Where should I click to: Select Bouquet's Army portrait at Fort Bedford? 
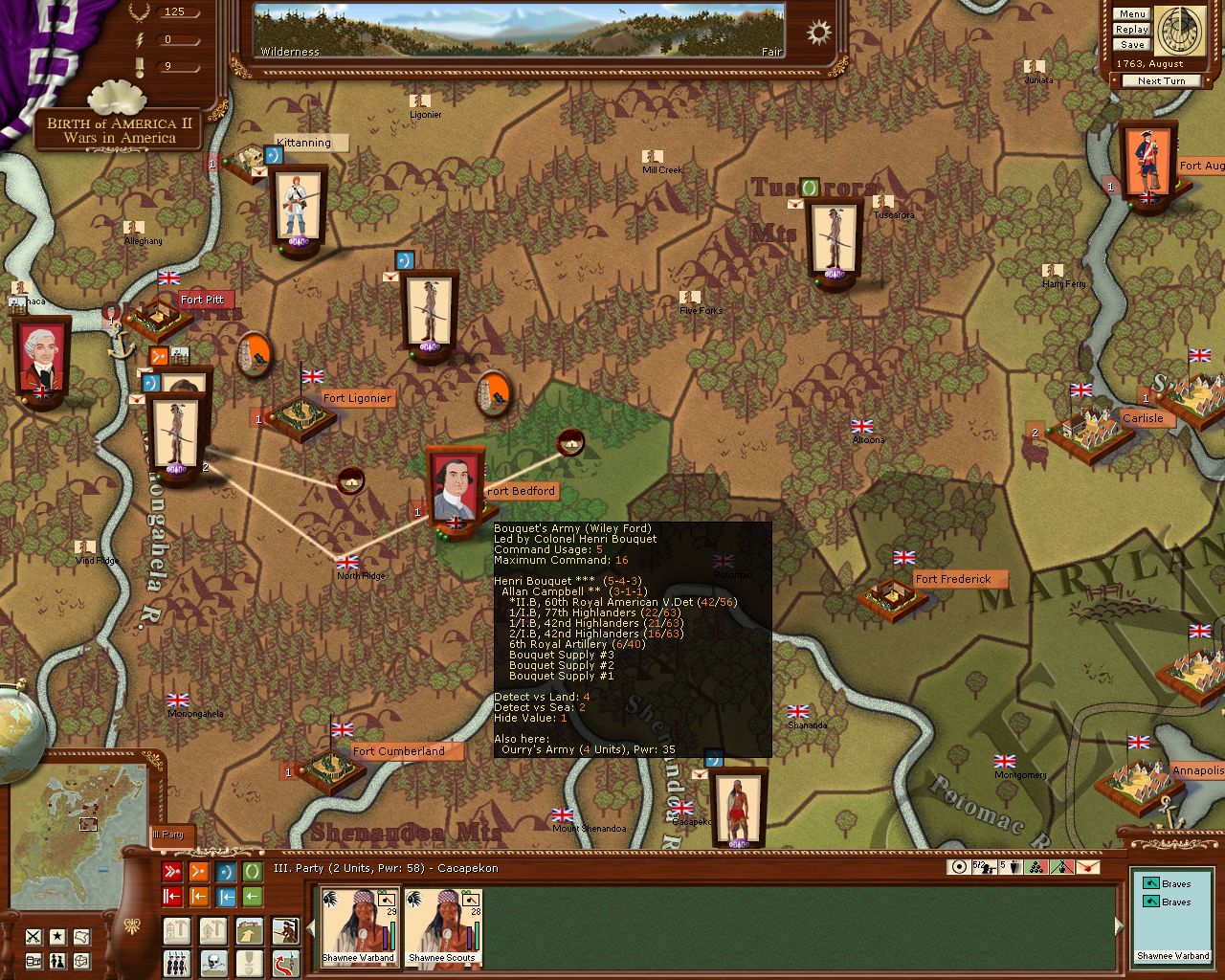[x=454, y=485]
